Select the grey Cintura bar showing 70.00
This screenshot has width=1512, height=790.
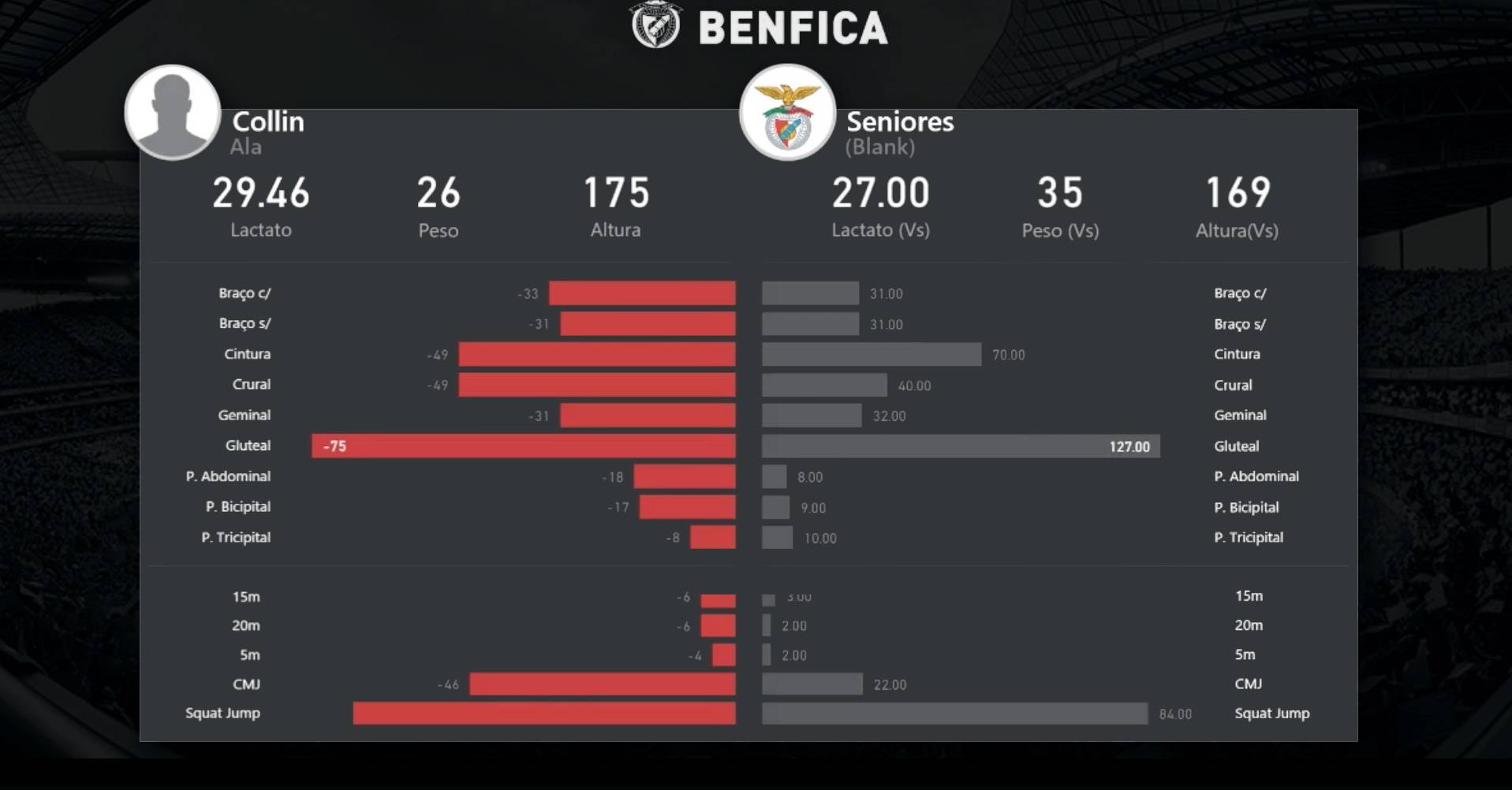871,355
